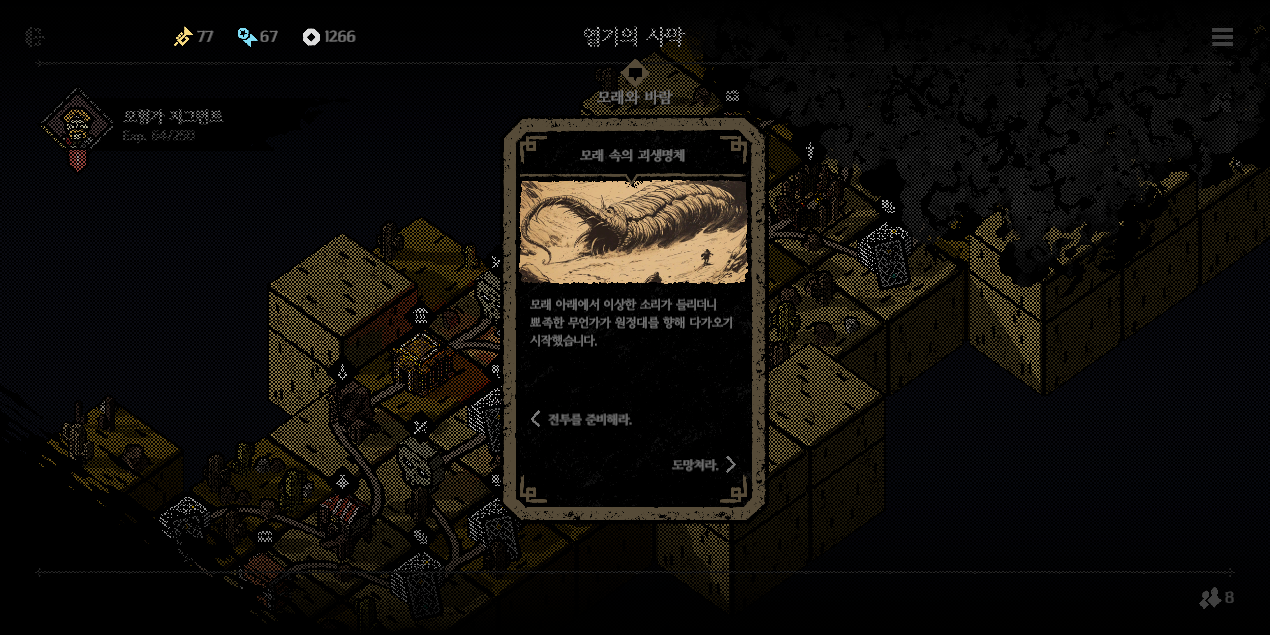The width and height of the screenshot is (1270, 635).
Task: Open the hamburger menu
Action: pos(1222,37)
